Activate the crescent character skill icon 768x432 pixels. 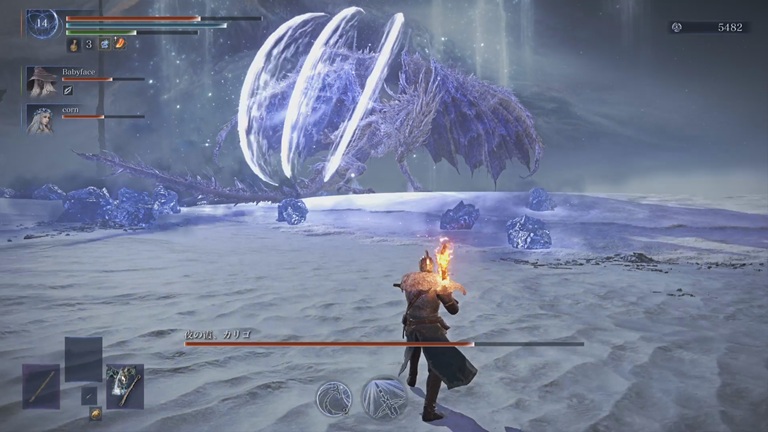coord(334,398)
